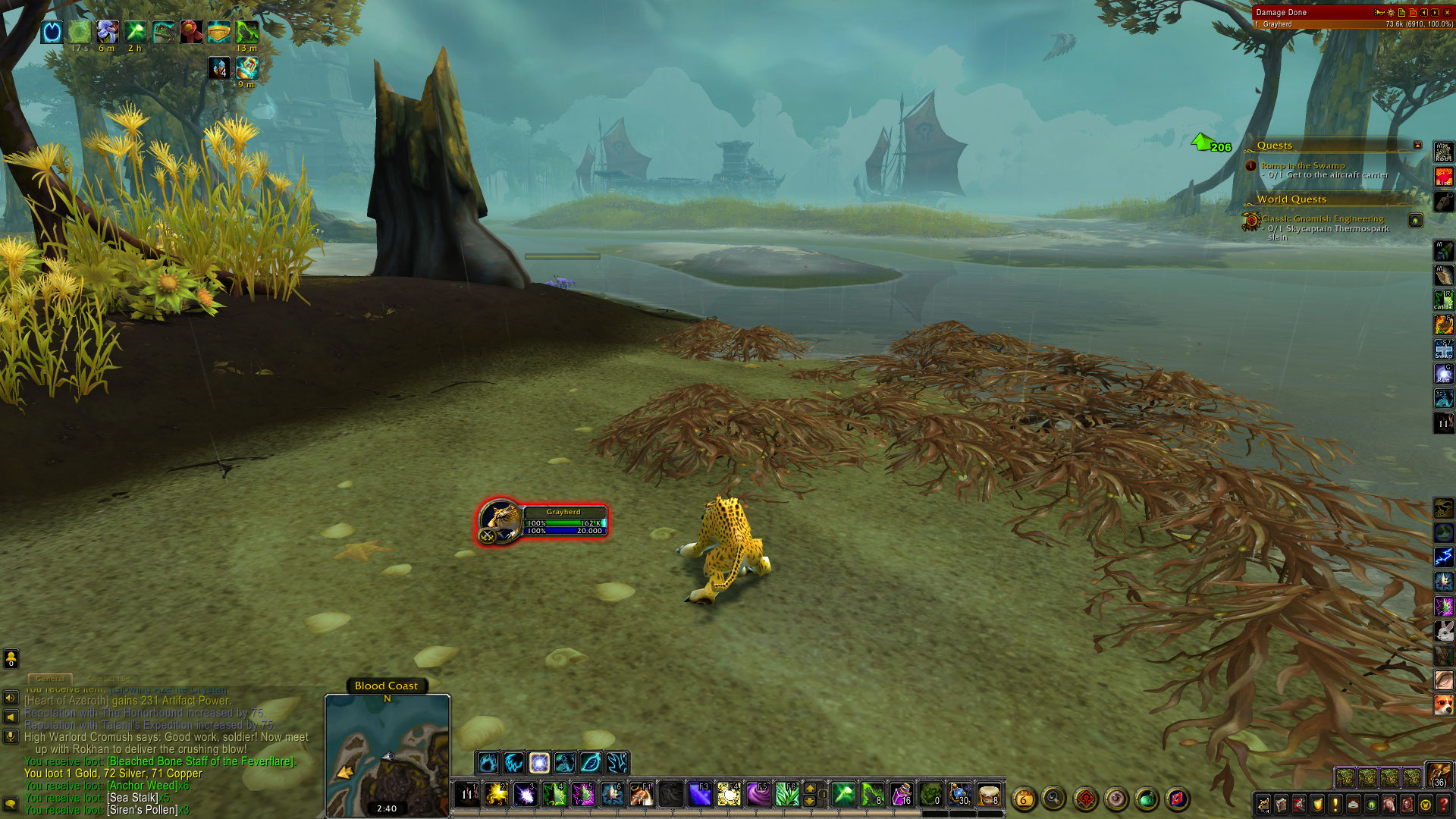Use the purple potion with 16 charges
The width and height of the screenshot is (1456, 819).
[901, 795]
